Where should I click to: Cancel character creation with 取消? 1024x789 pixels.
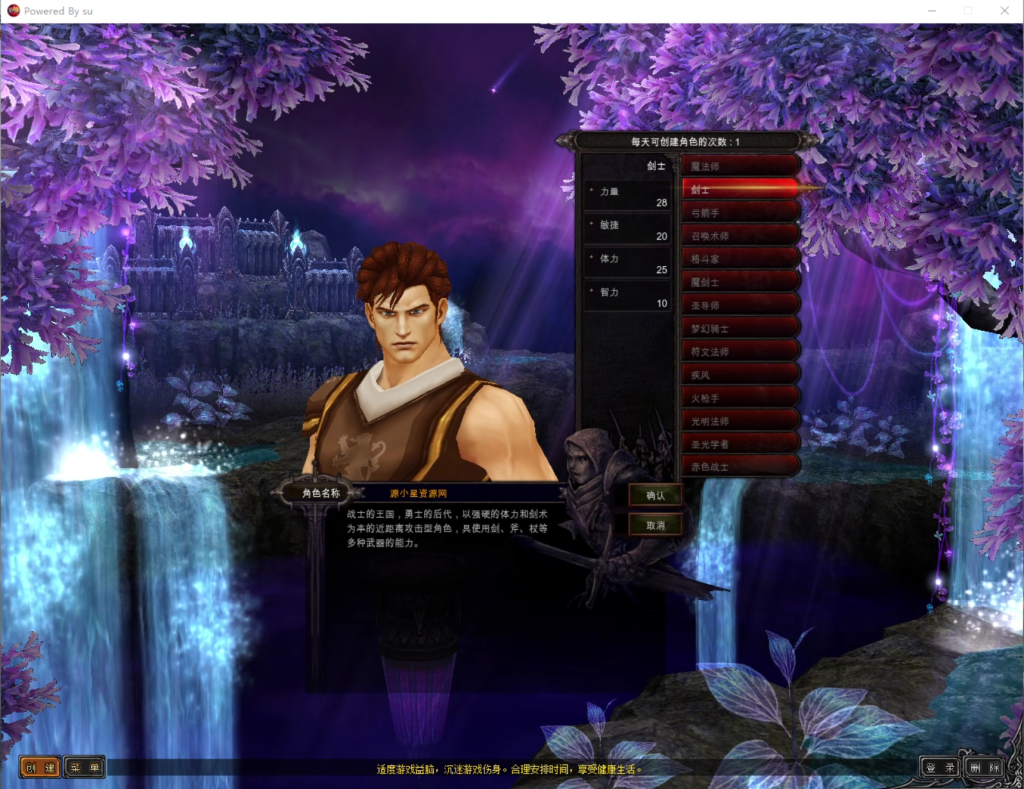[x=655, y=524]
